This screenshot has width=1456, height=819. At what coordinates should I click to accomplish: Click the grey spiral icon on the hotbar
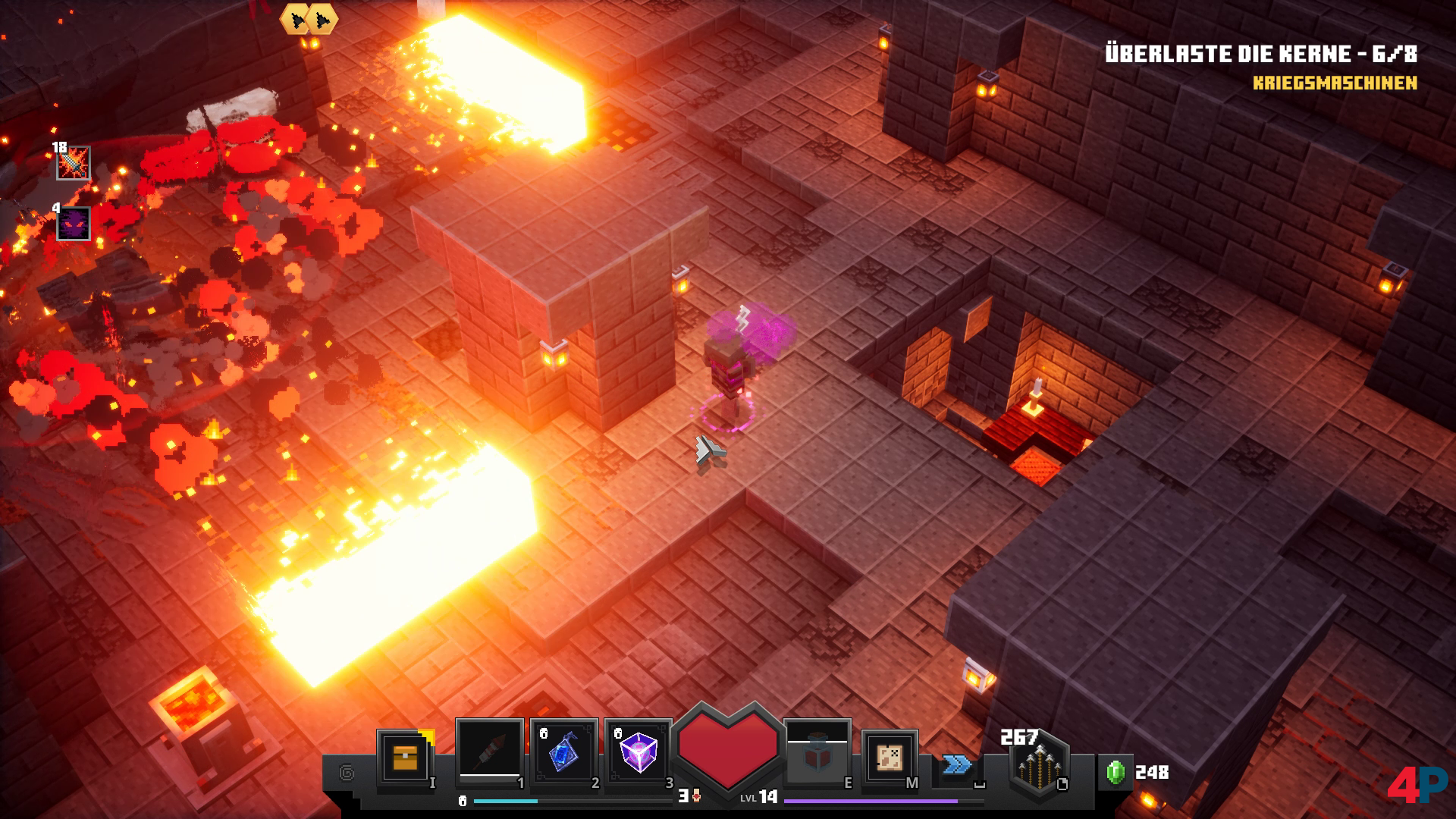point(347,773)
